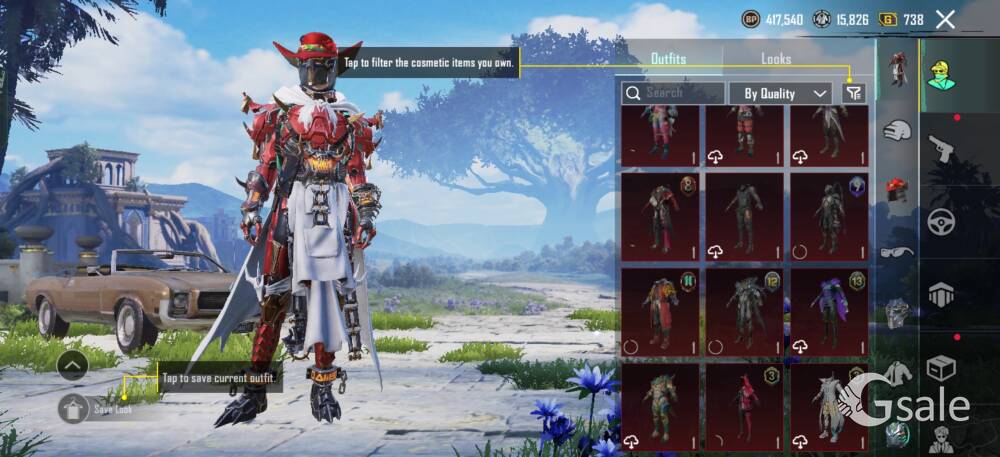
Task: Open the steering wheel vehicles section
Action: click(x=941, y=221)
